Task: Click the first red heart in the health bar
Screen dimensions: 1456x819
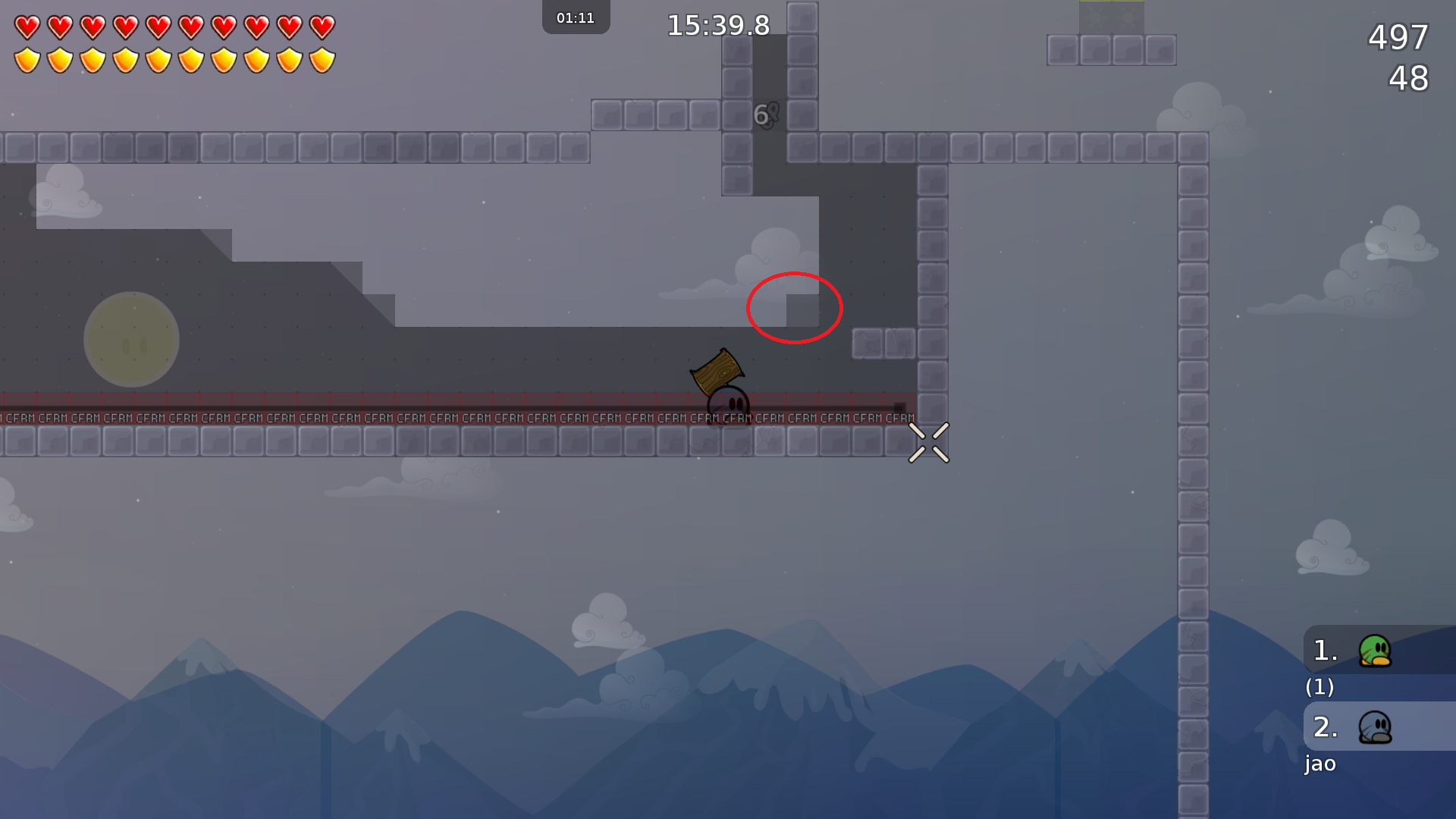Action: [27, 25]
